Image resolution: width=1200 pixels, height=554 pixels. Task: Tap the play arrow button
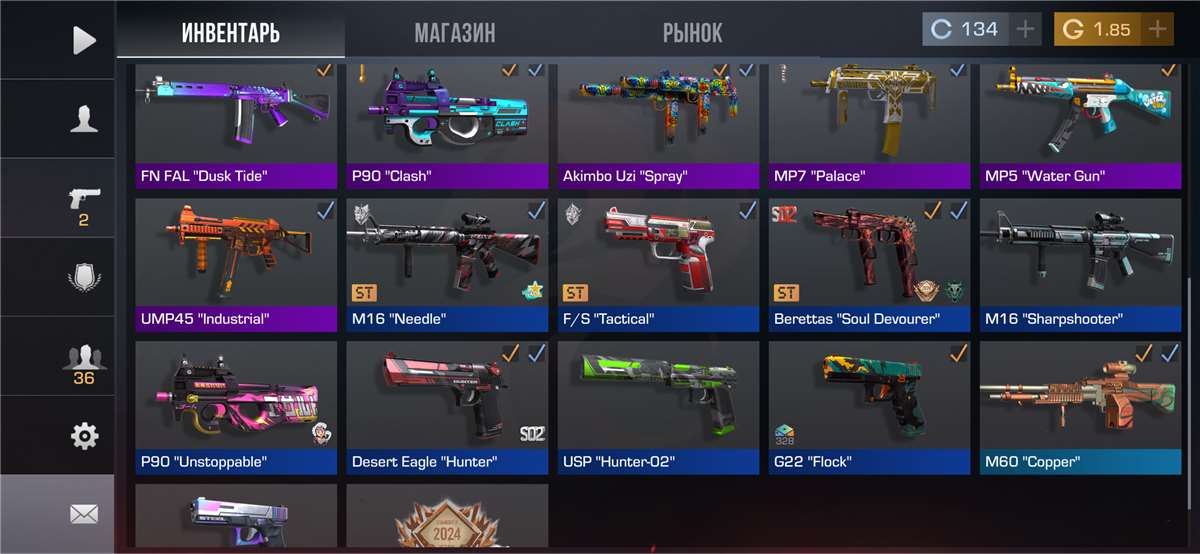(84, 40)
